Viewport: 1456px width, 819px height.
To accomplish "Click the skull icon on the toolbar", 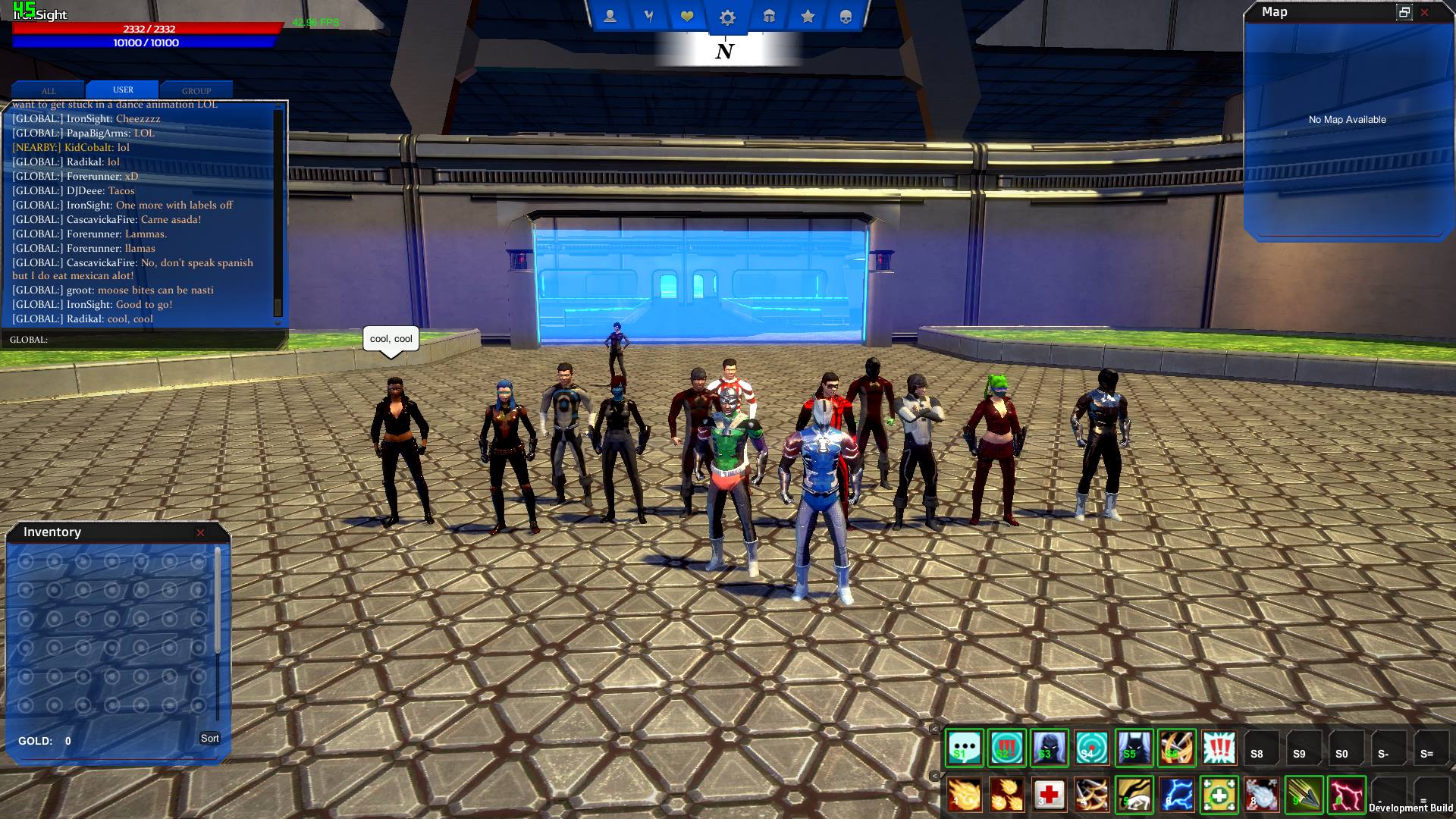I will coord(847,15).
